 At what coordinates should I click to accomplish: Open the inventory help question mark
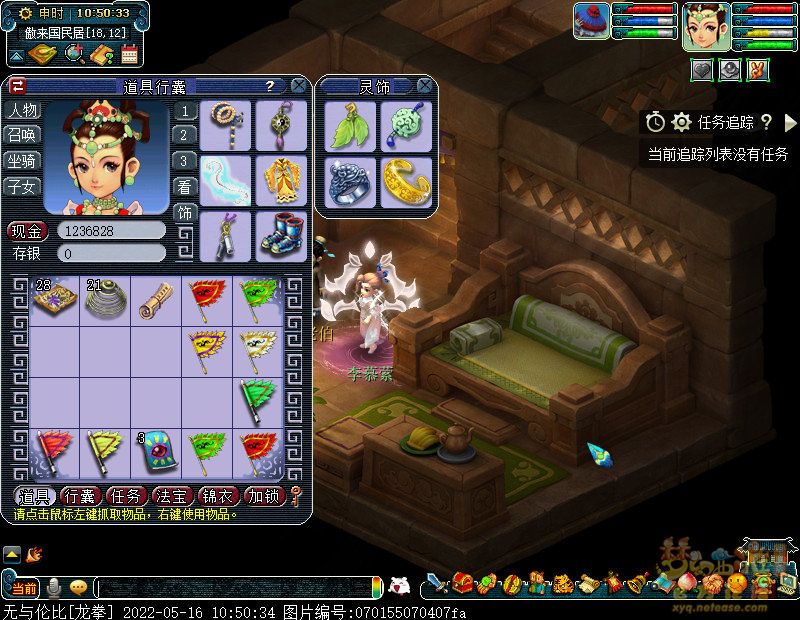coord(270,86)
